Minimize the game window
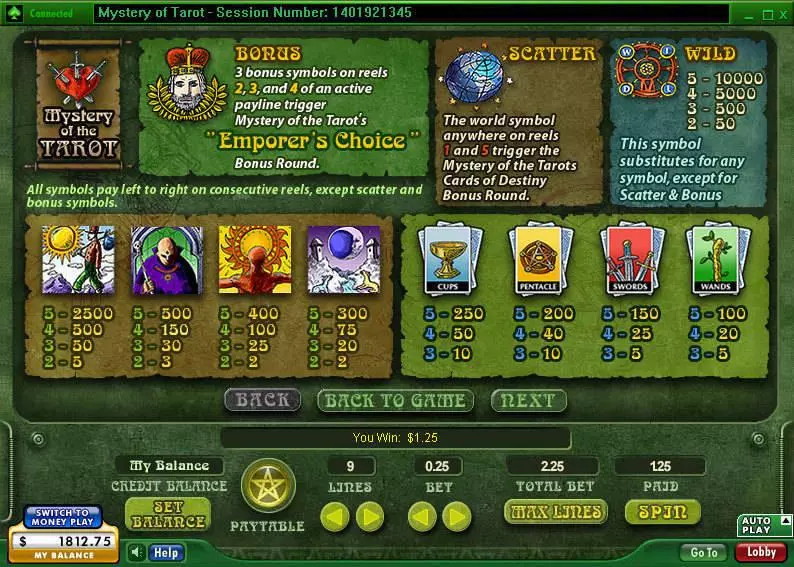Screen dimensions: 794x567 point(751,15)
